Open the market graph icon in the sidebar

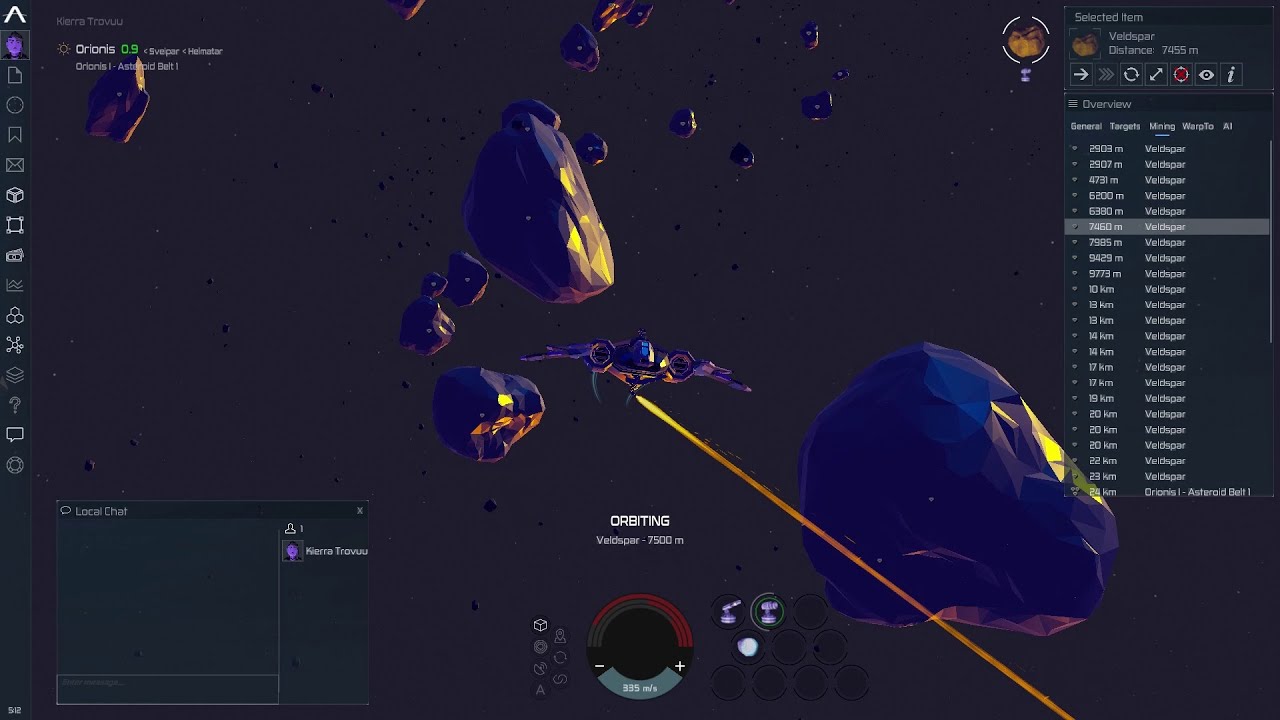tap(14, 285)
